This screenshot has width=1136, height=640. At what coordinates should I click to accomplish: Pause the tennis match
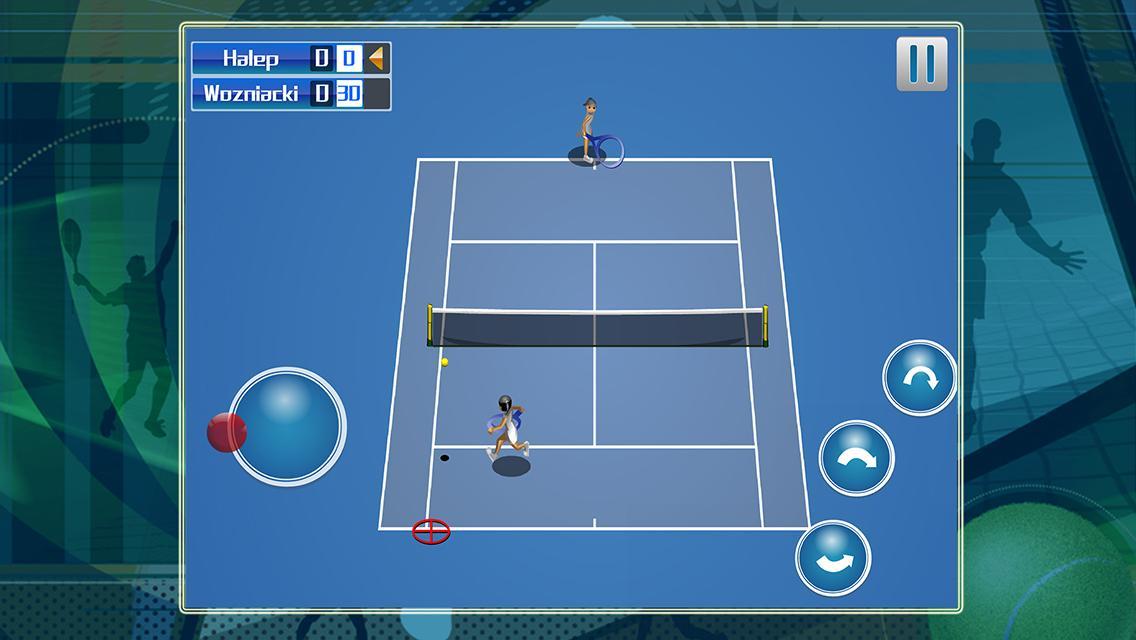[x=921, y=64]
